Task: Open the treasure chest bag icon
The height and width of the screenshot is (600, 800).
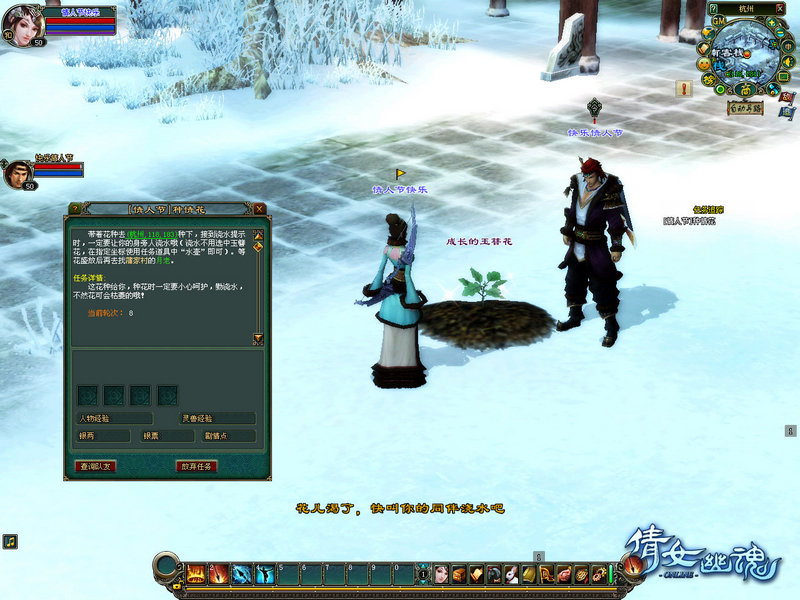Action: click(x=459, y=574)
